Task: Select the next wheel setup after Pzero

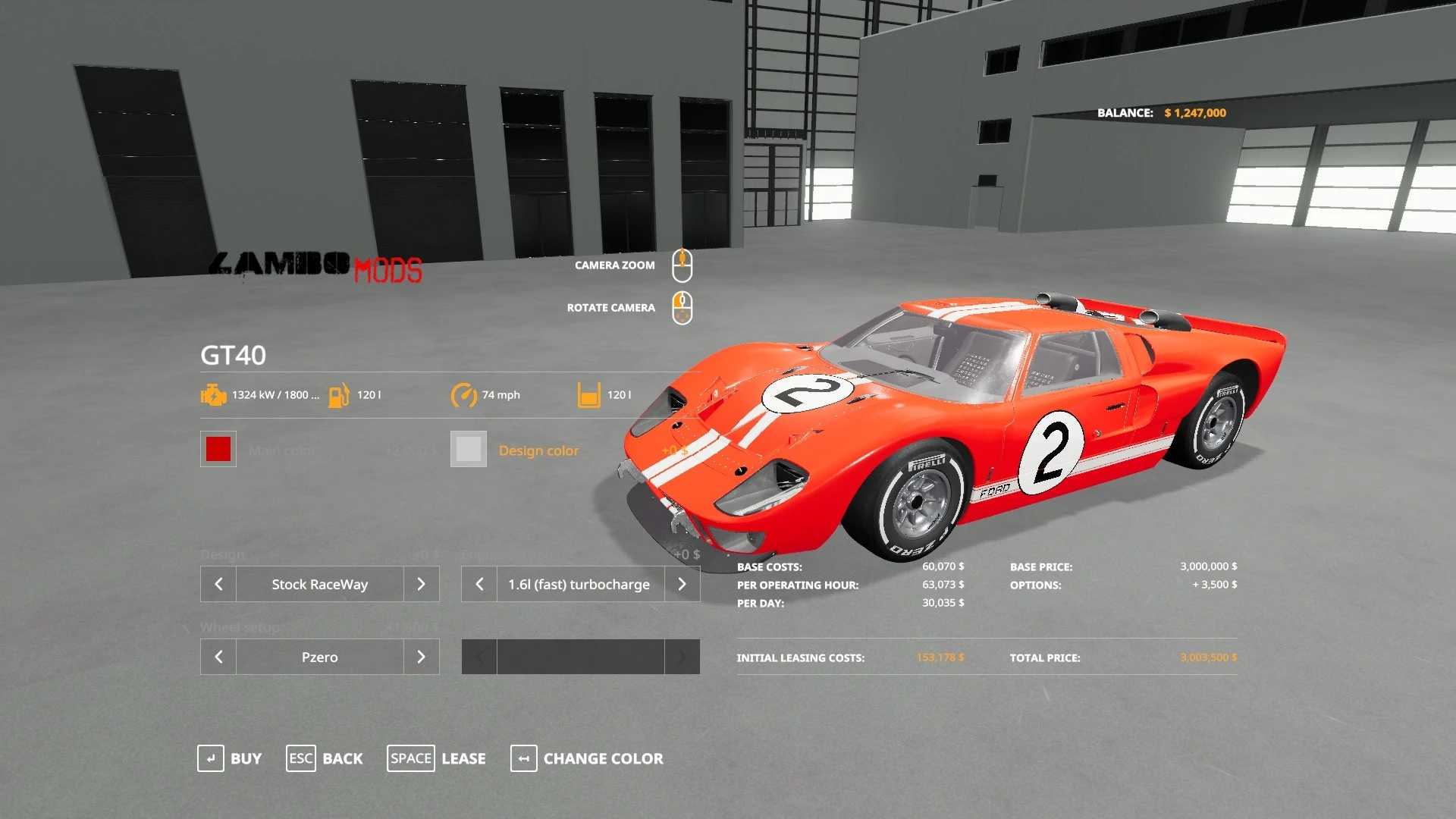Action: pyautogui.click(x=421, y=657)
